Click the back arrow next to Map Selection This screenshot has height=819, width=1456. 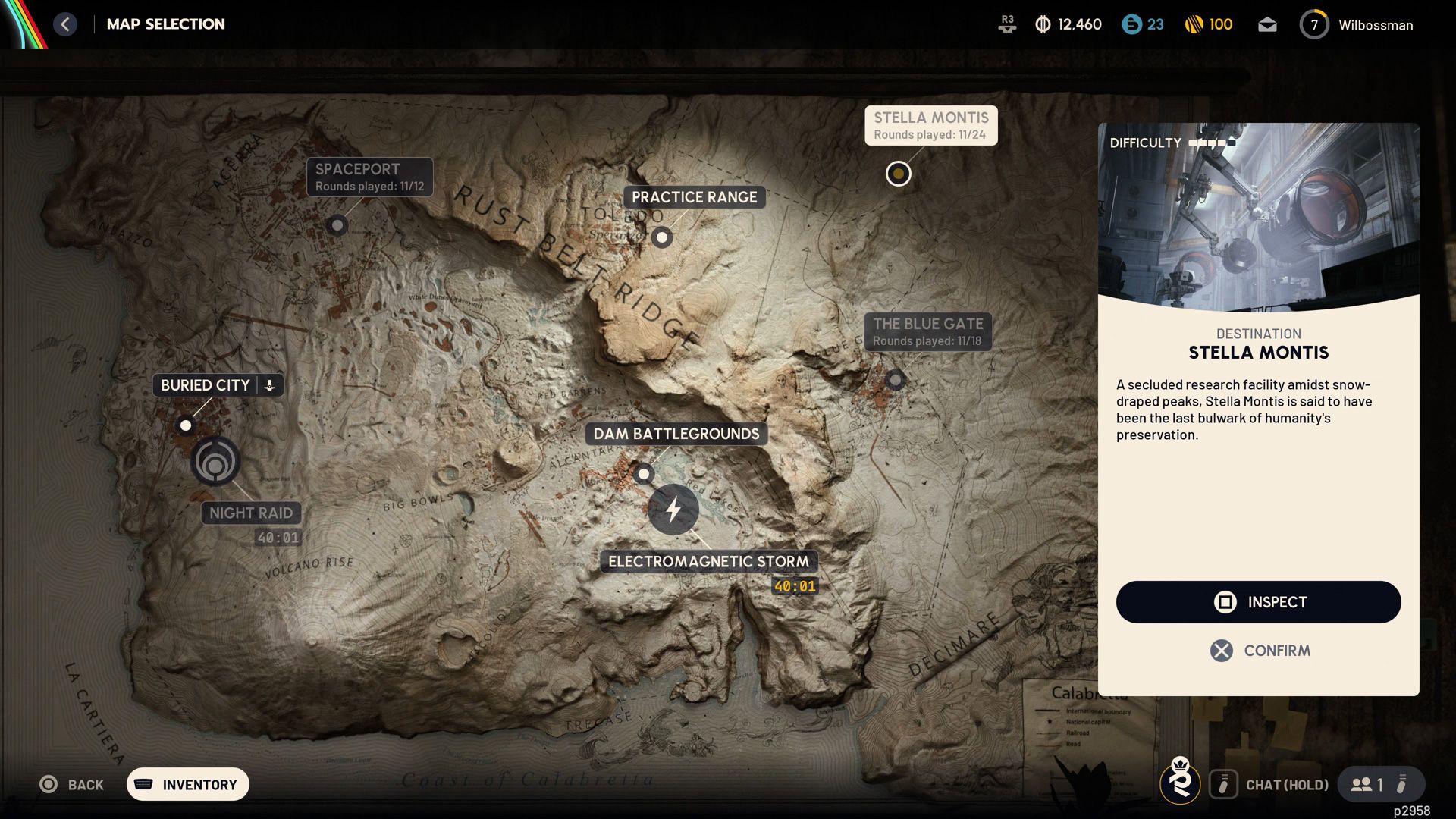point(66,24)
